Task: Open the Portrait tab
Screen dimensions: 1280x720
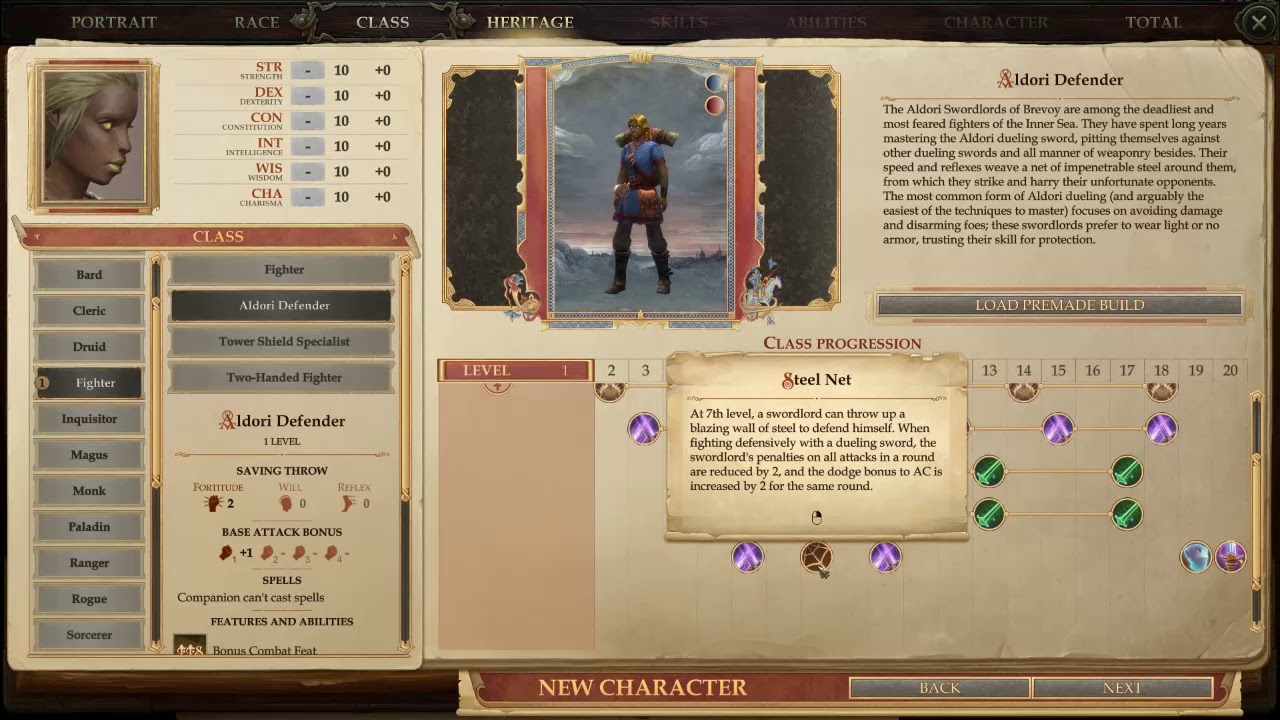Action: click(114, 21)
